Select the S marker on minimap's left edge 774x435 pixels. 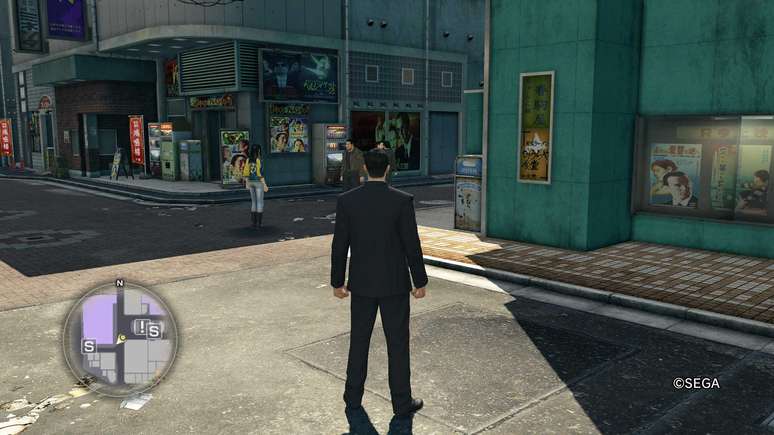click(x=89, y=346)
